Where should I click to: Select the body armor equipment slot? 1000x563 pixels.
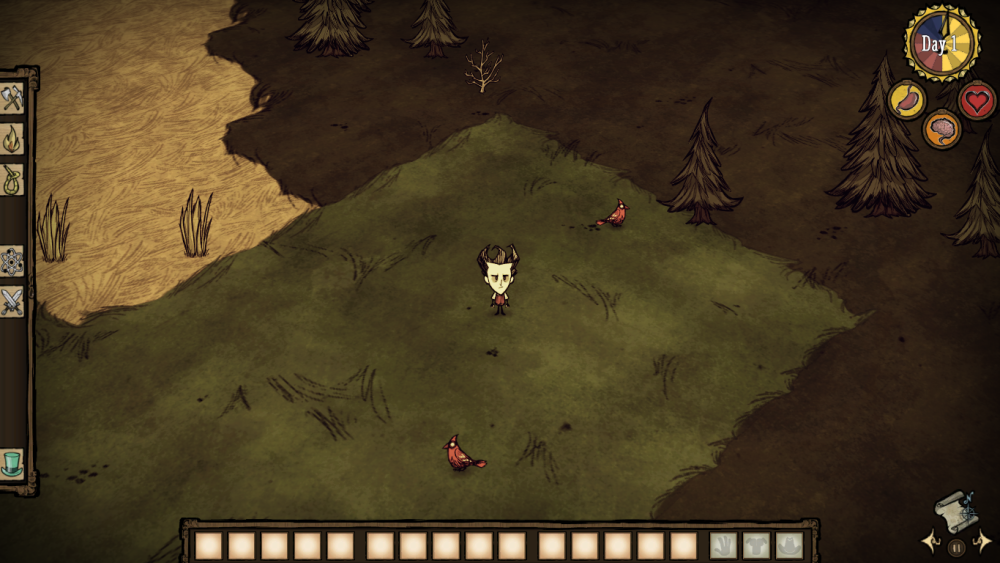pos(757,546)
